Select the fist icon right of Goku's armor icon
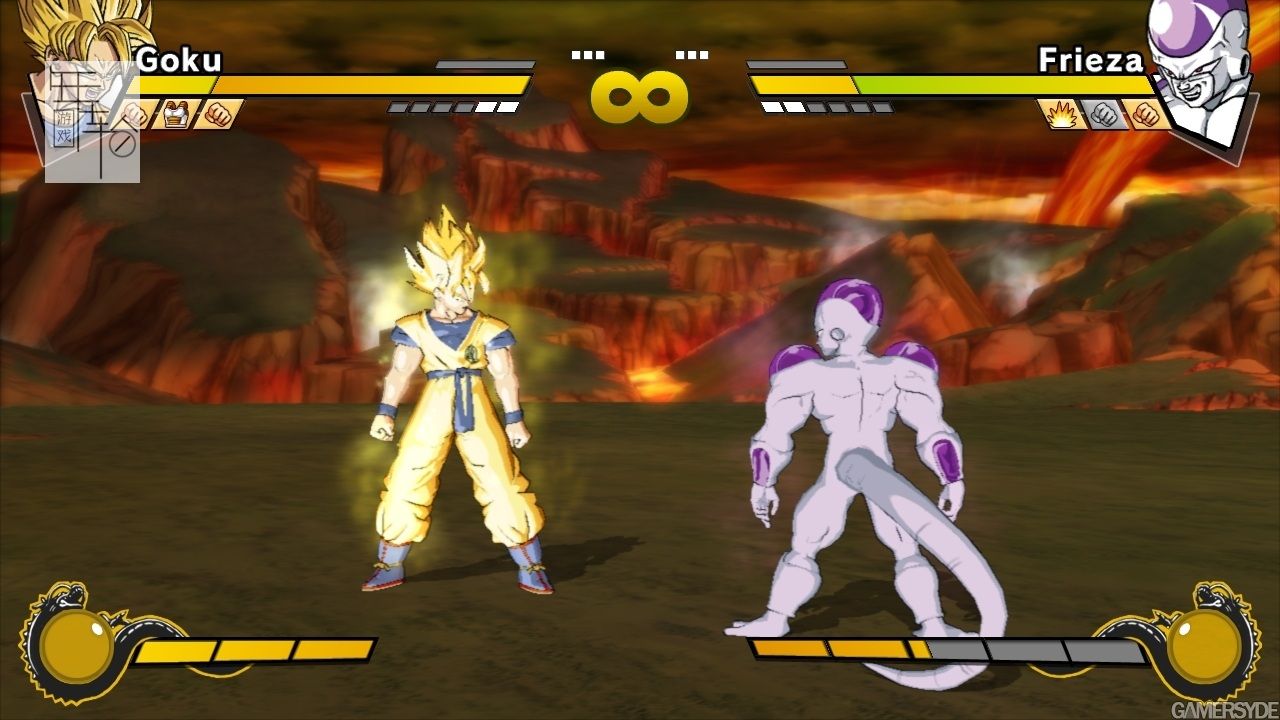The image size is (1280, 720). (217, 114)
